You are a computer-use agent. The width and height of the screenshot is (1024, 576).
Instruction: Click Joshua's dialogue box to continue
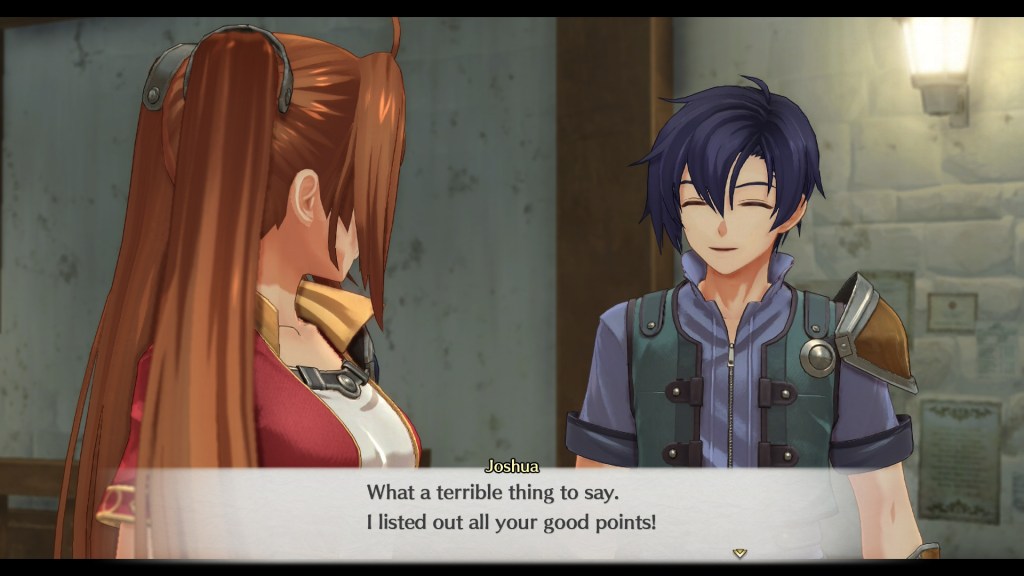click(x=510, y=508)
